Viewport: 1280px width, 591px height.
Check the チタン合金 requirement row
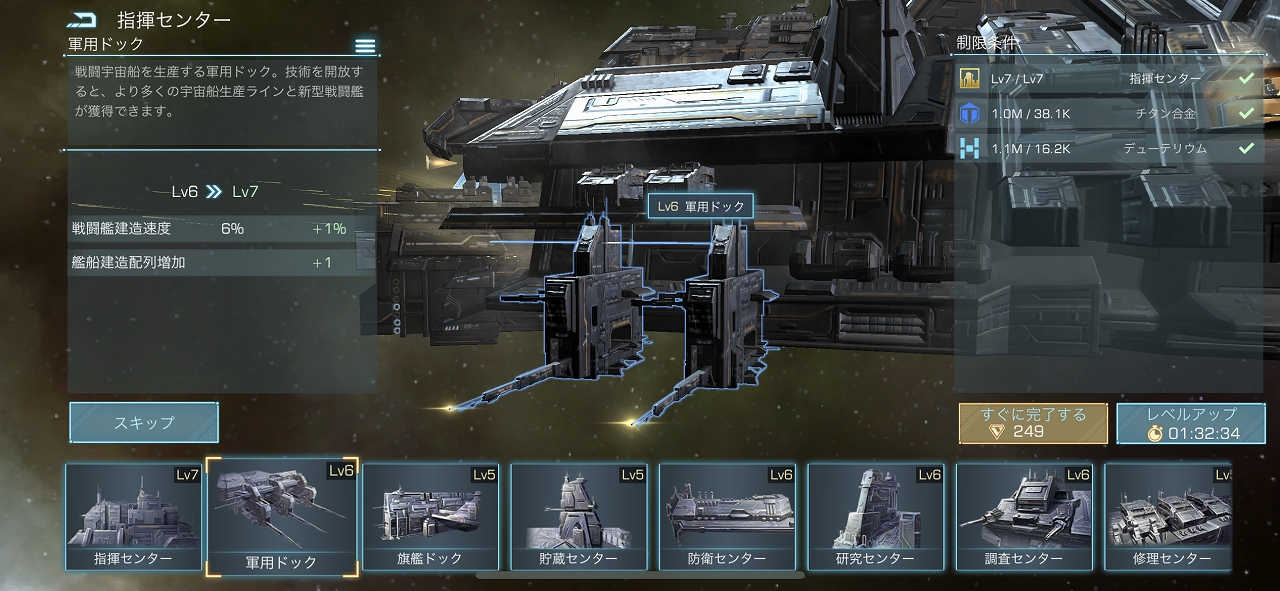1107,114
